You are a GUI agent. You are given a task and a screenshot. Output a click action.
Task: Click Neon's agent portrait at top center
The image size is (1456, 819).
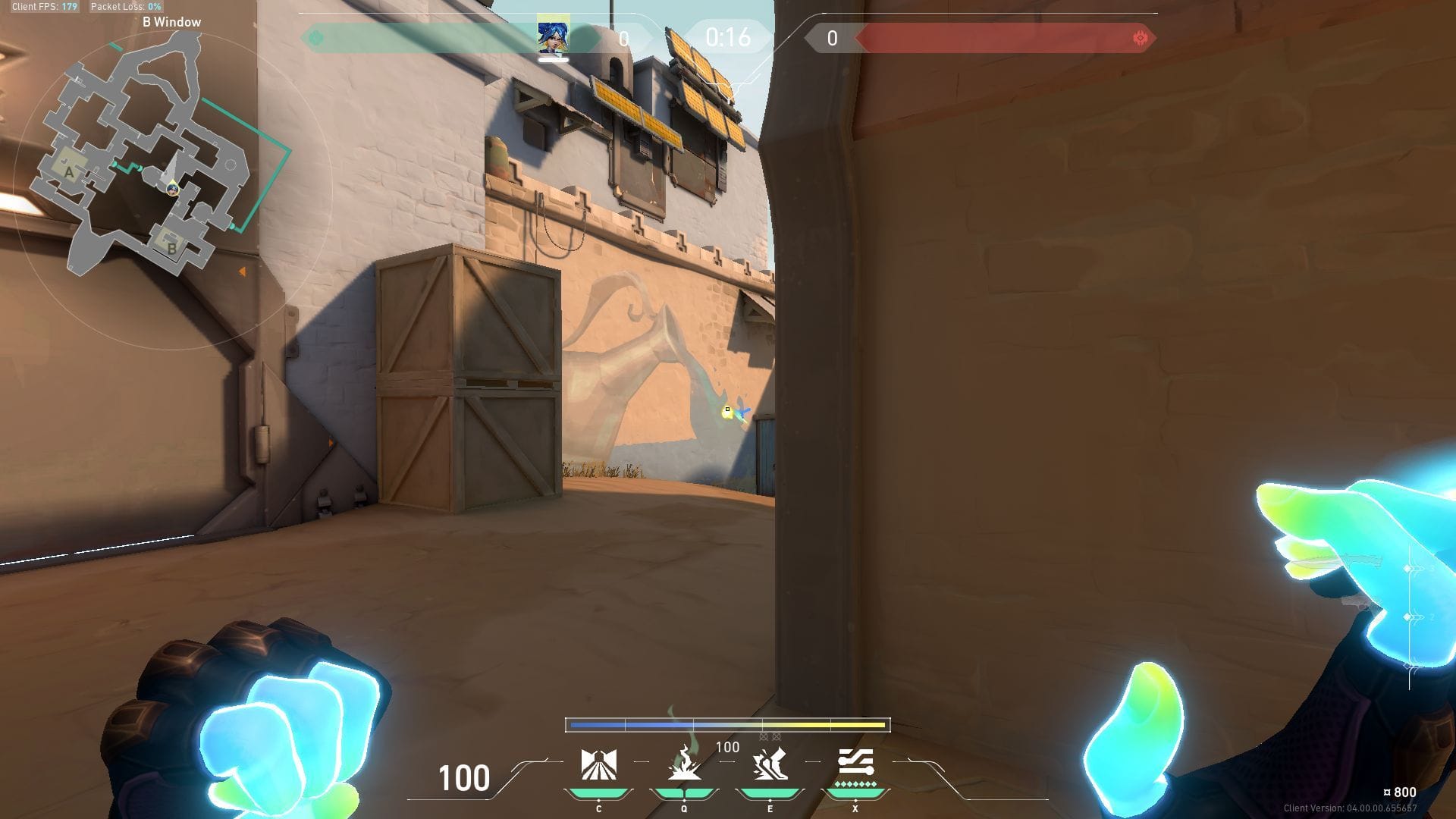(554, 34)
